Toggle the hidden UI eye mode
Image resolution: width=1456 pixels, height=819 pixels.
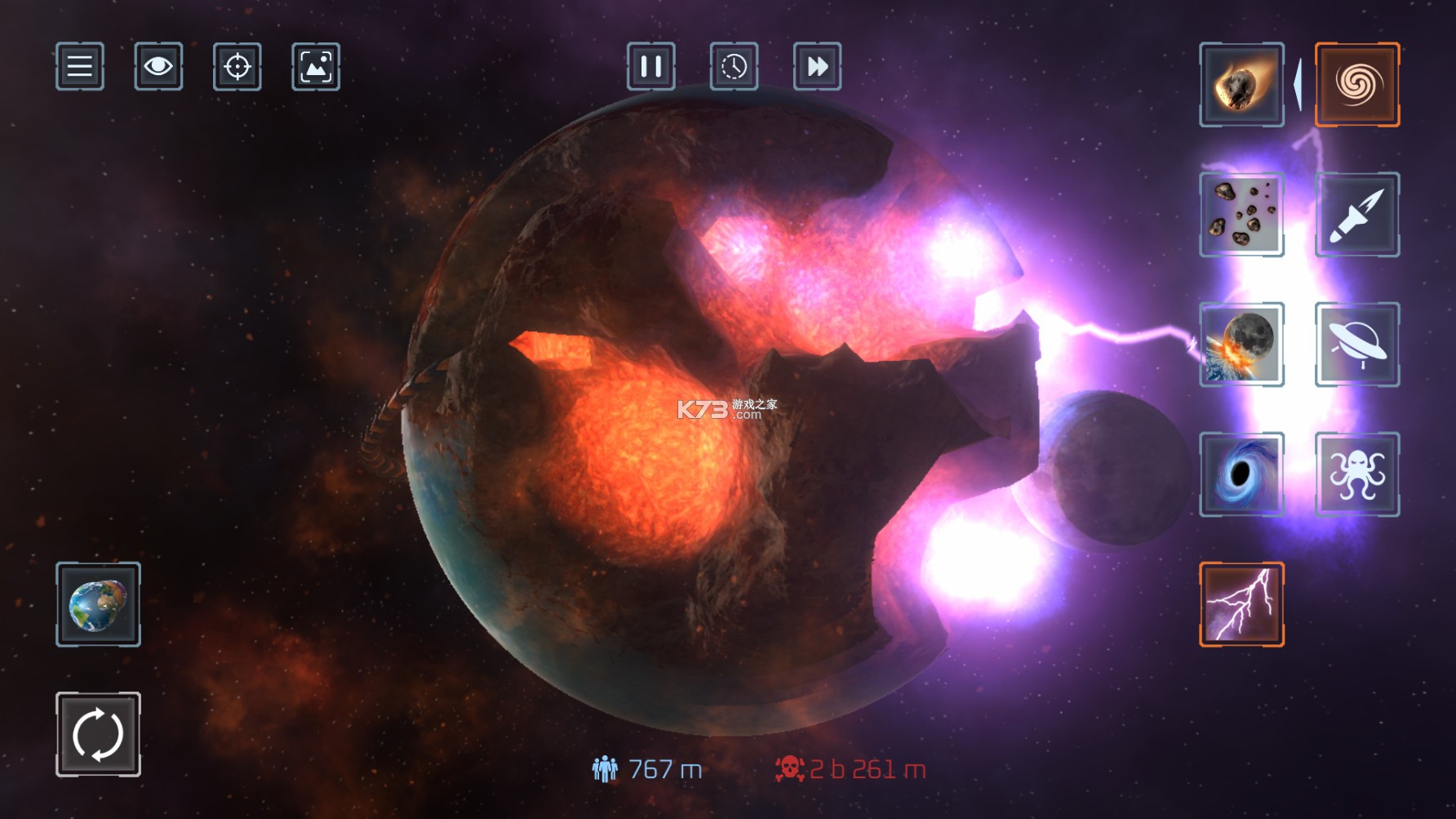tap(158, 68)
